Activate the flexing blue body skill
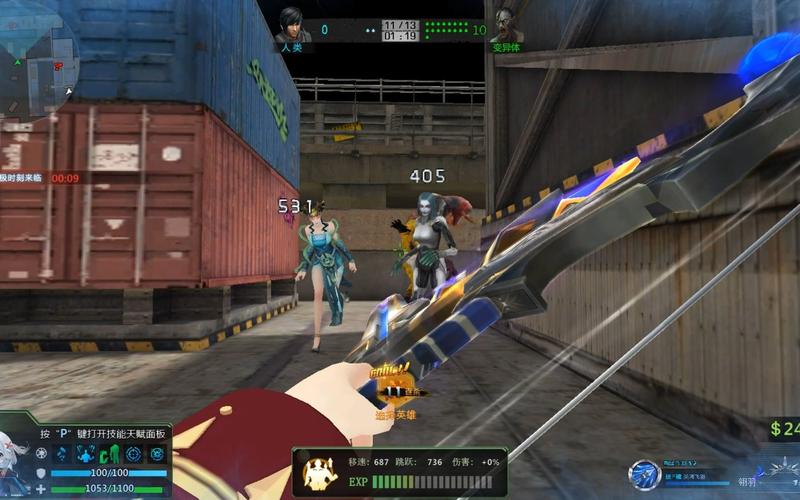800x500 pixels. coord(86,454)
